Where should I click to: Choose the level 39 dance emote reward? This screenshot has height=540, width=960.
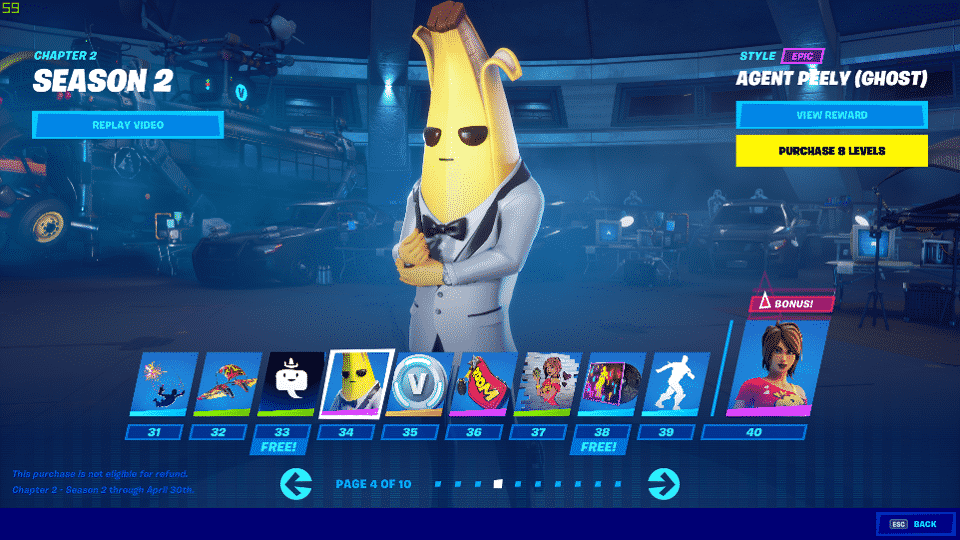click(674, 384)
